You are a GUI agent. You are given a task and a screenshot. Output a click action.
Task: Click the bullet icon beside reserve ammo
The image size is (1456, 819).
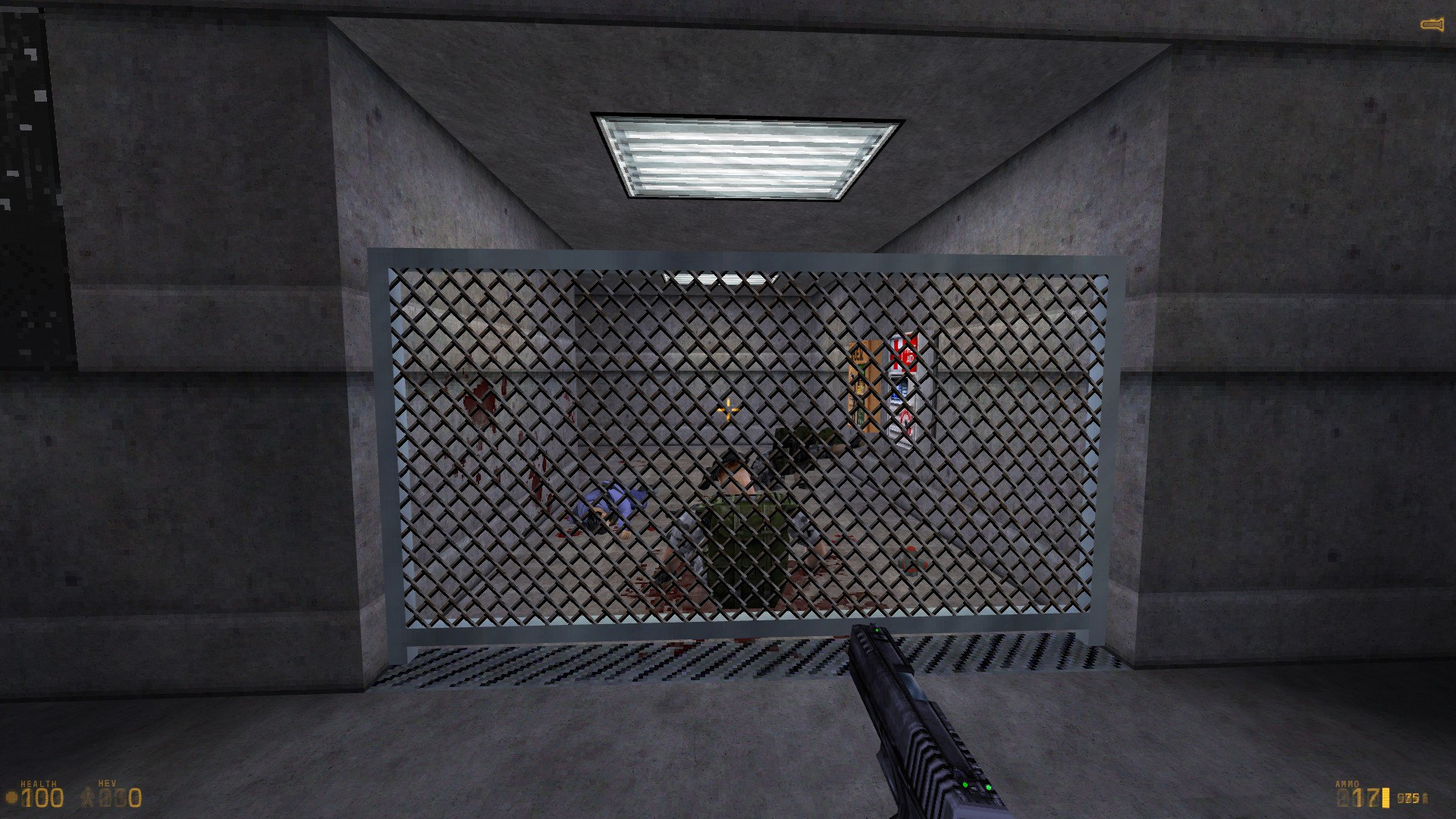1425,798
